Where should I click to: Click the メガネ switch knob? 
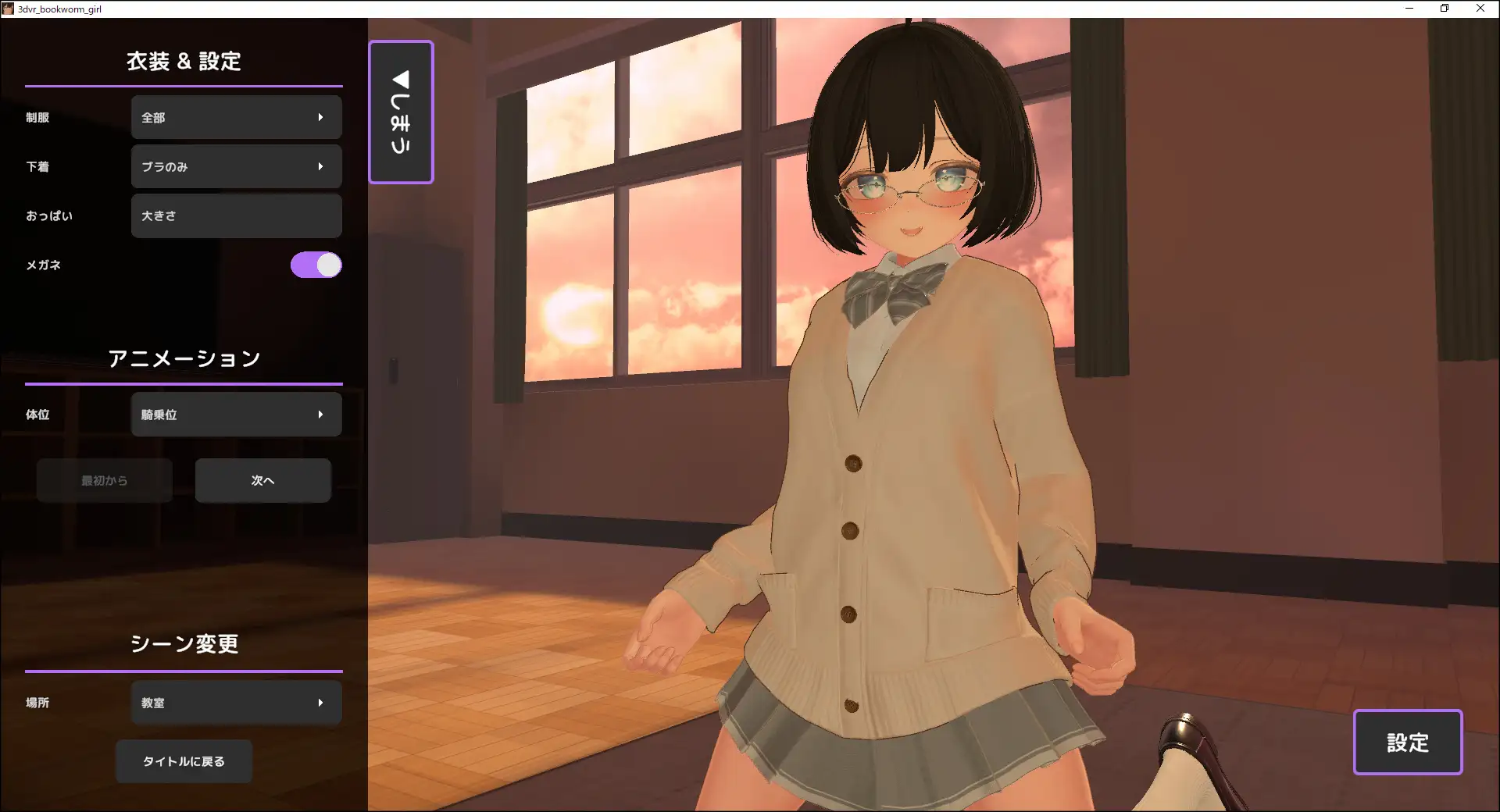(327, 265)
